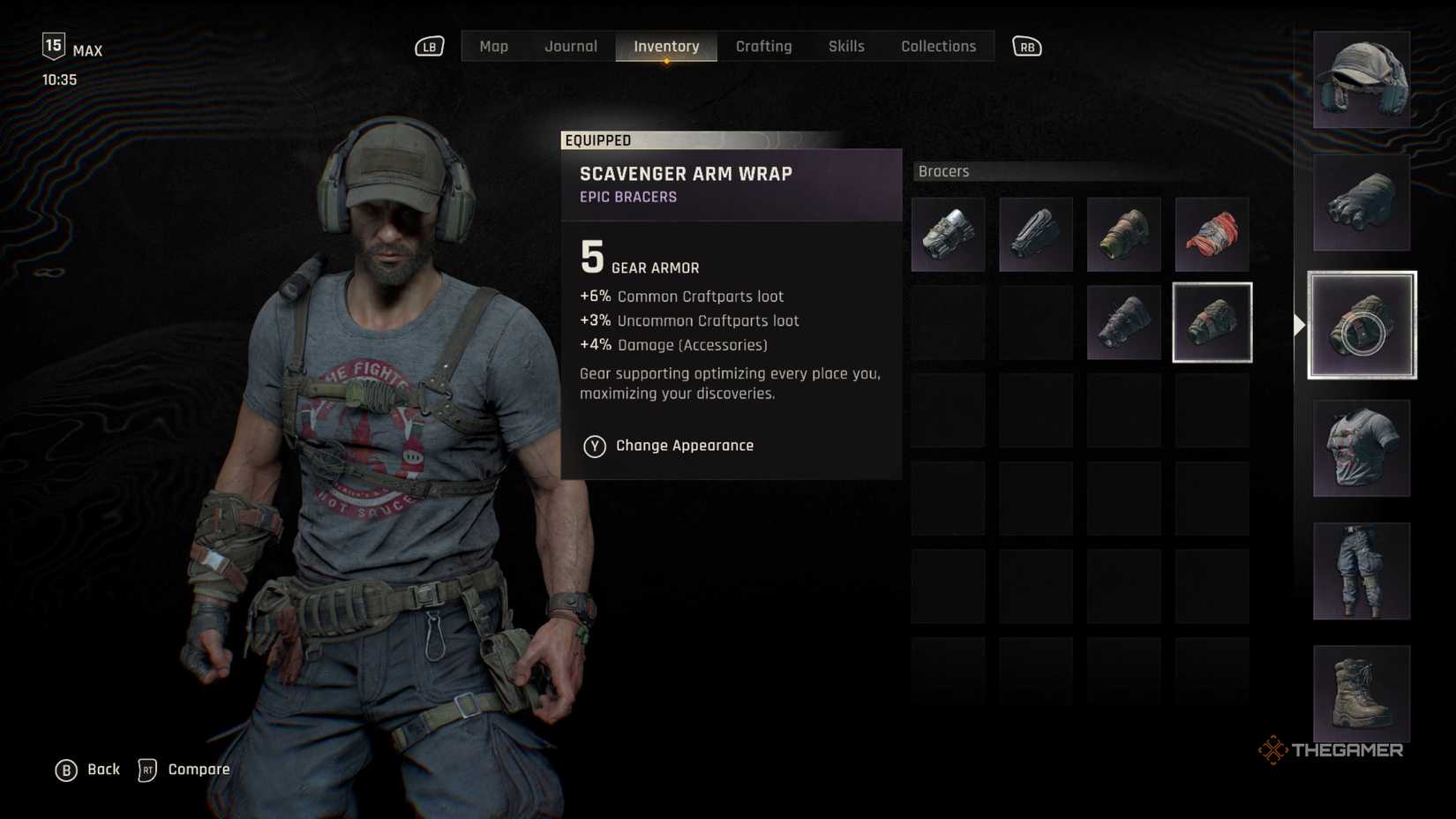Click Back at the bottom left
The height and width of the screenshot is (819, 1456).
pyautogui.click(x=88, y=770)
